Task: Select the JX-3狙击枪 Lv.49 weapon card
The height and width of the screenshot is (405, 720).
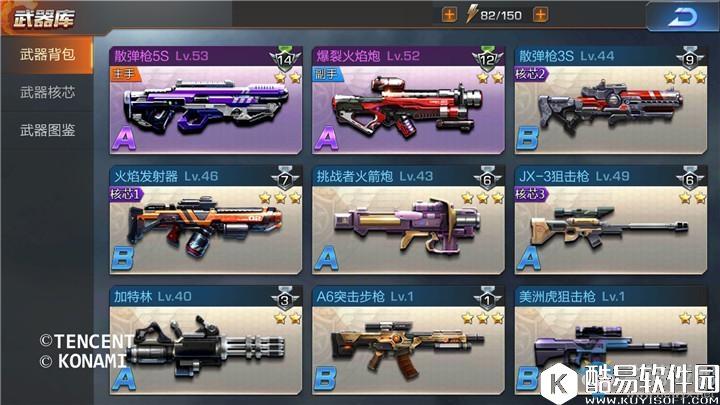Action: click(x=610, y=221)
